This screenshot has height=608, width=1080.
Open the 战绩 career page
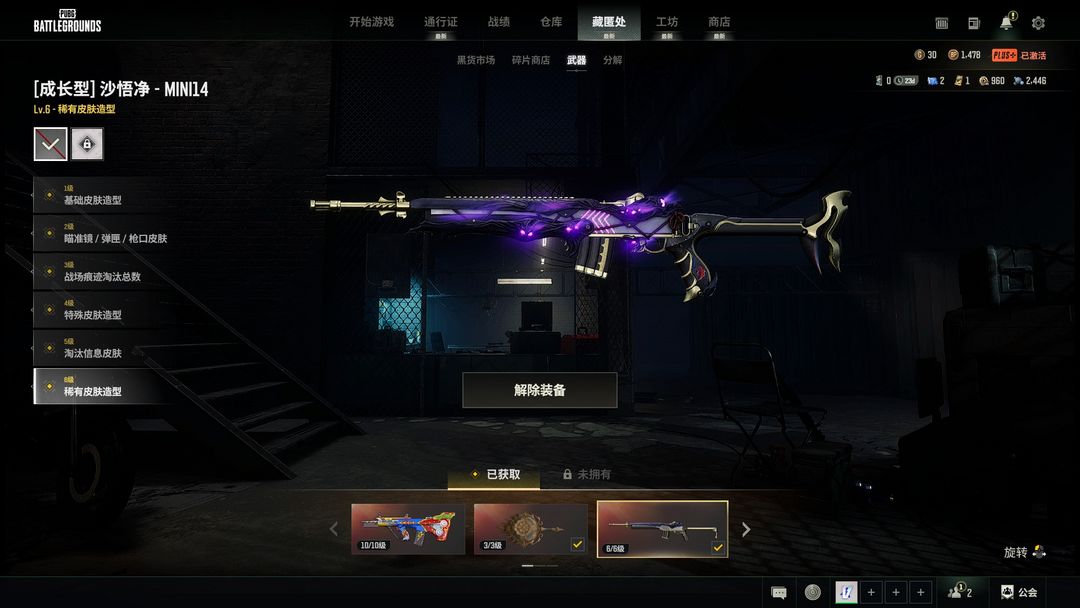pyautogui.click(x=498, y=22)
